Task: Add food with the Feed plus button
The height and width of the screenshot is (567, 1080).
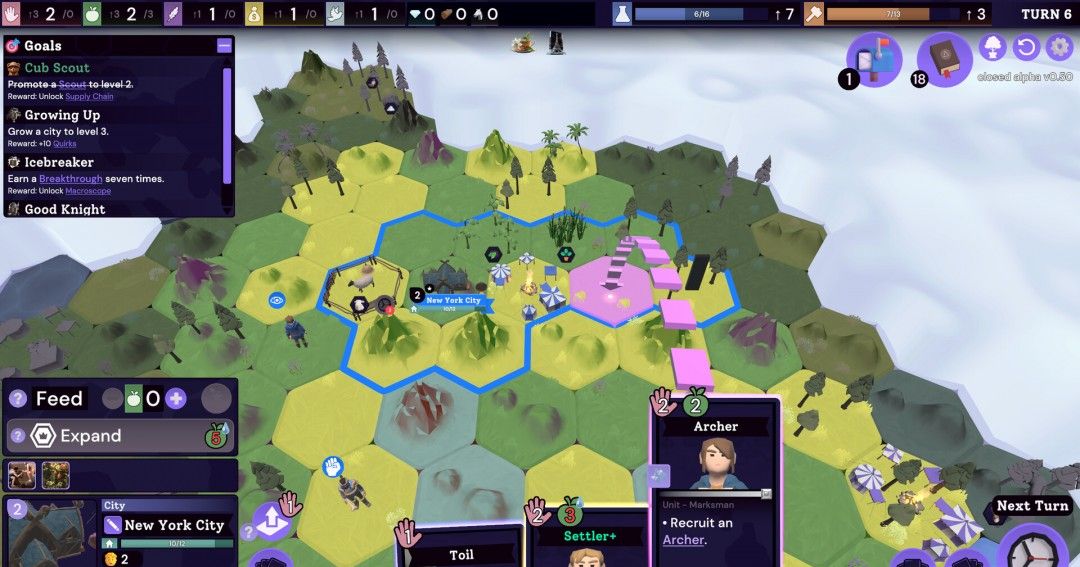Action: (x=176, y=399)
